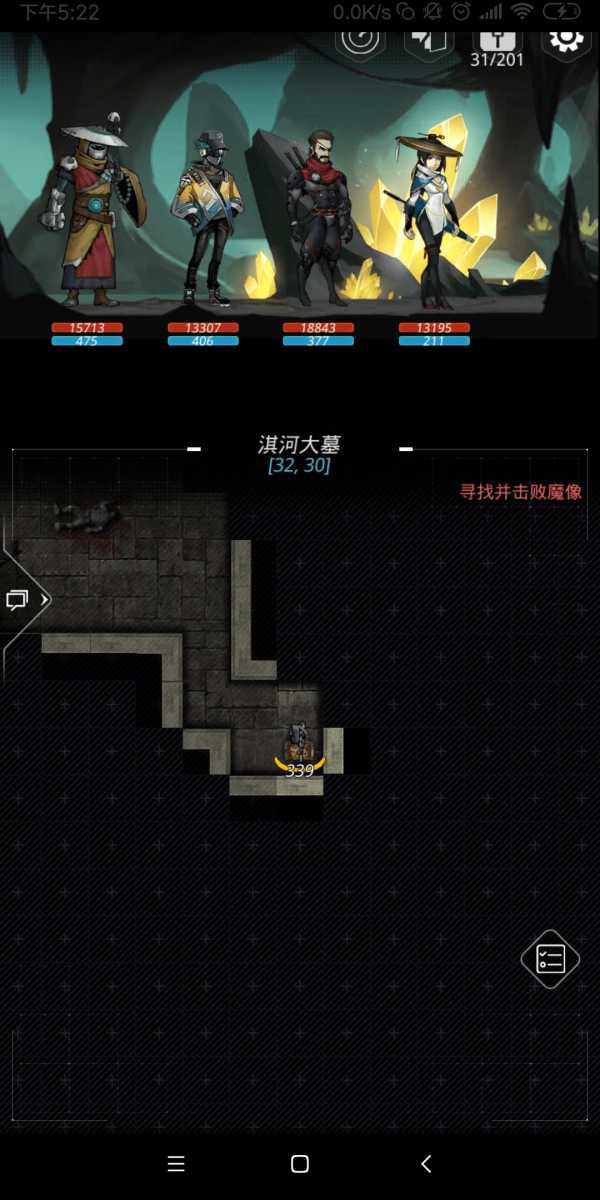Expand the chat side panel
This screenshot has height=1200, width=600.
click(x=24, y=600)
